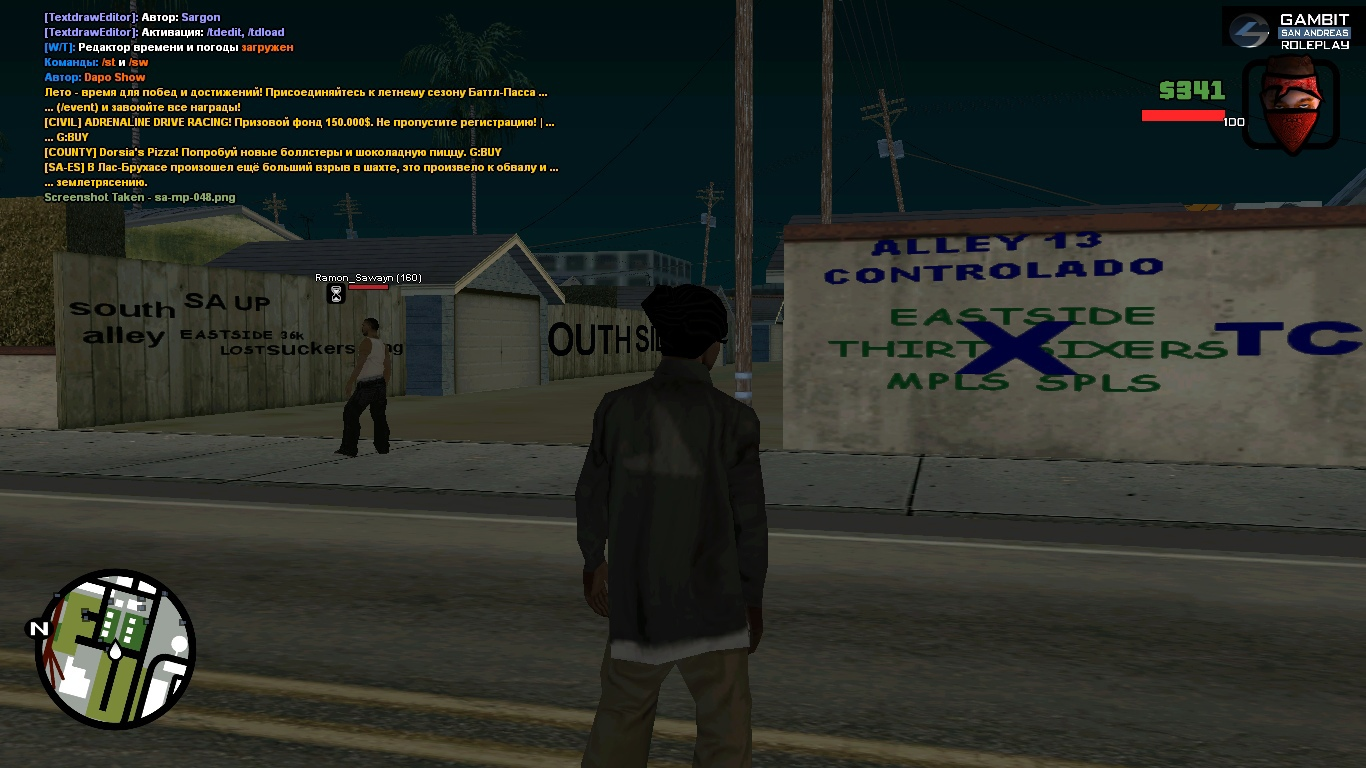Click the Dorsia's Pizza chat advertisement line

[x=273, y=152]
